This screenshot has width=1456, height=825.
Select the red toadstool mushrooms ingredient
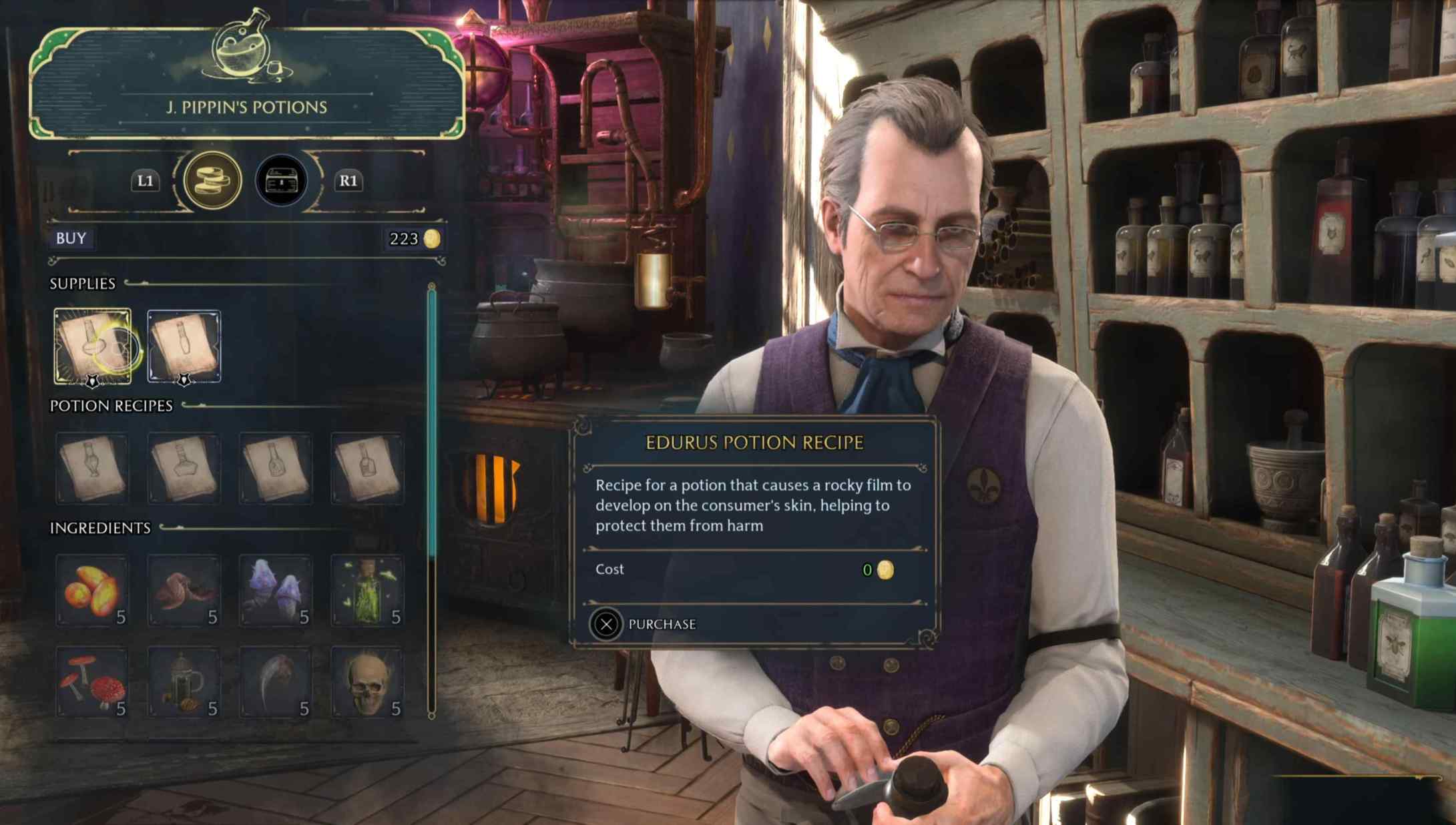tap(93, 681)
